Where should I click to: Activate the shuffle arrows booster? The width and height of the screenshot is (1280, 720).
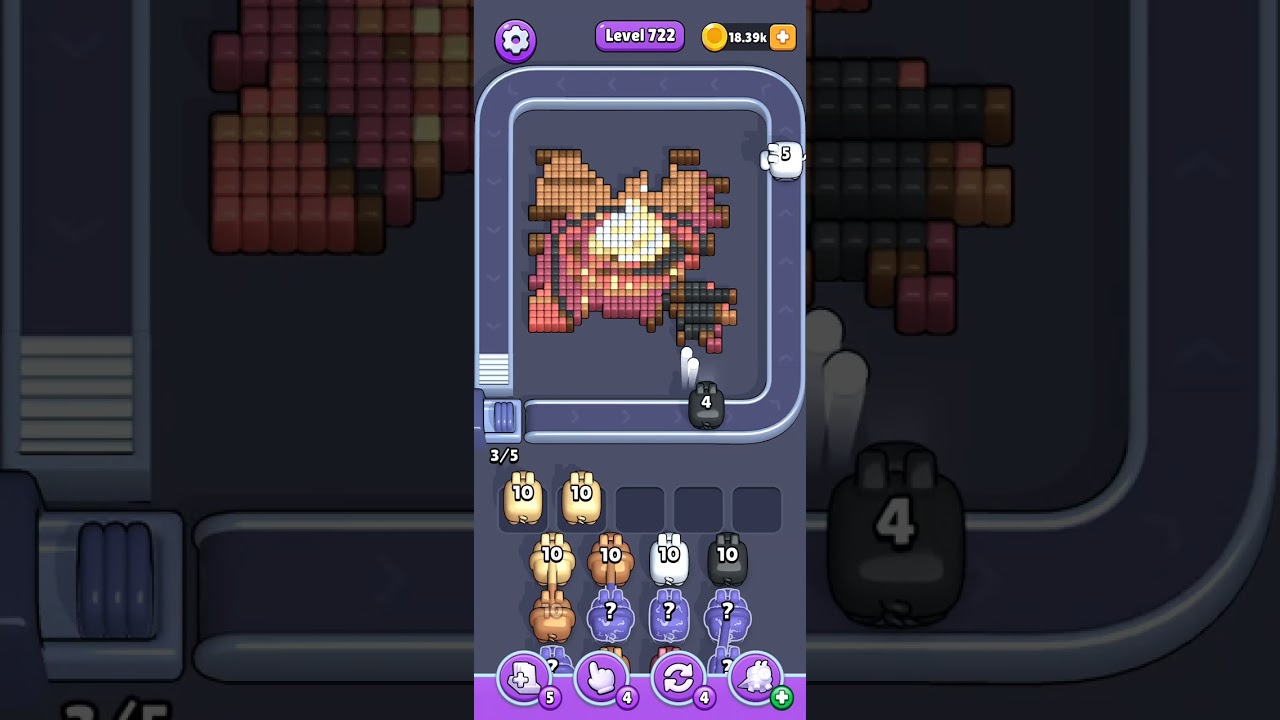click(678, 679)
